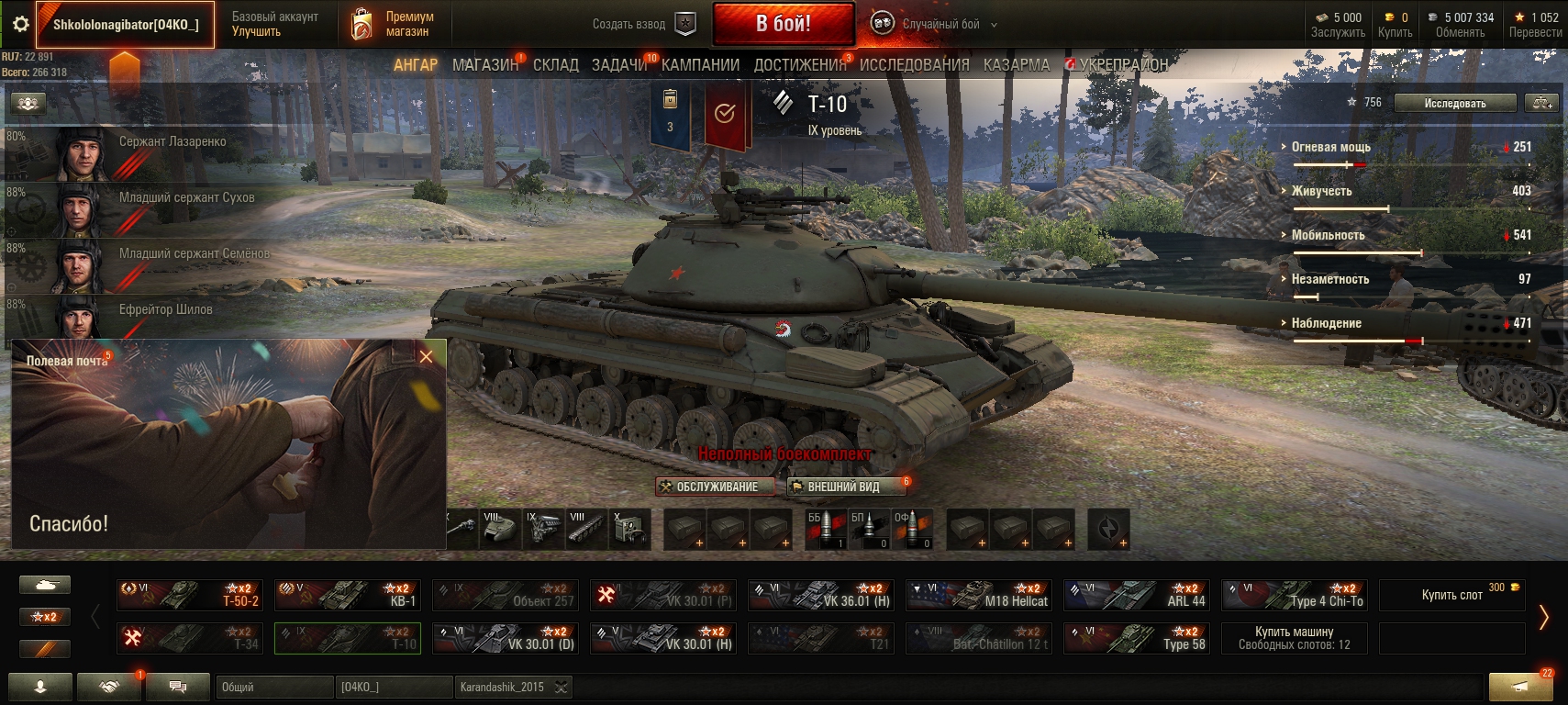Close the Полевая почта popup
Image resolution: width=1568 pixels, height=705 pixels.
coord(426,357)
